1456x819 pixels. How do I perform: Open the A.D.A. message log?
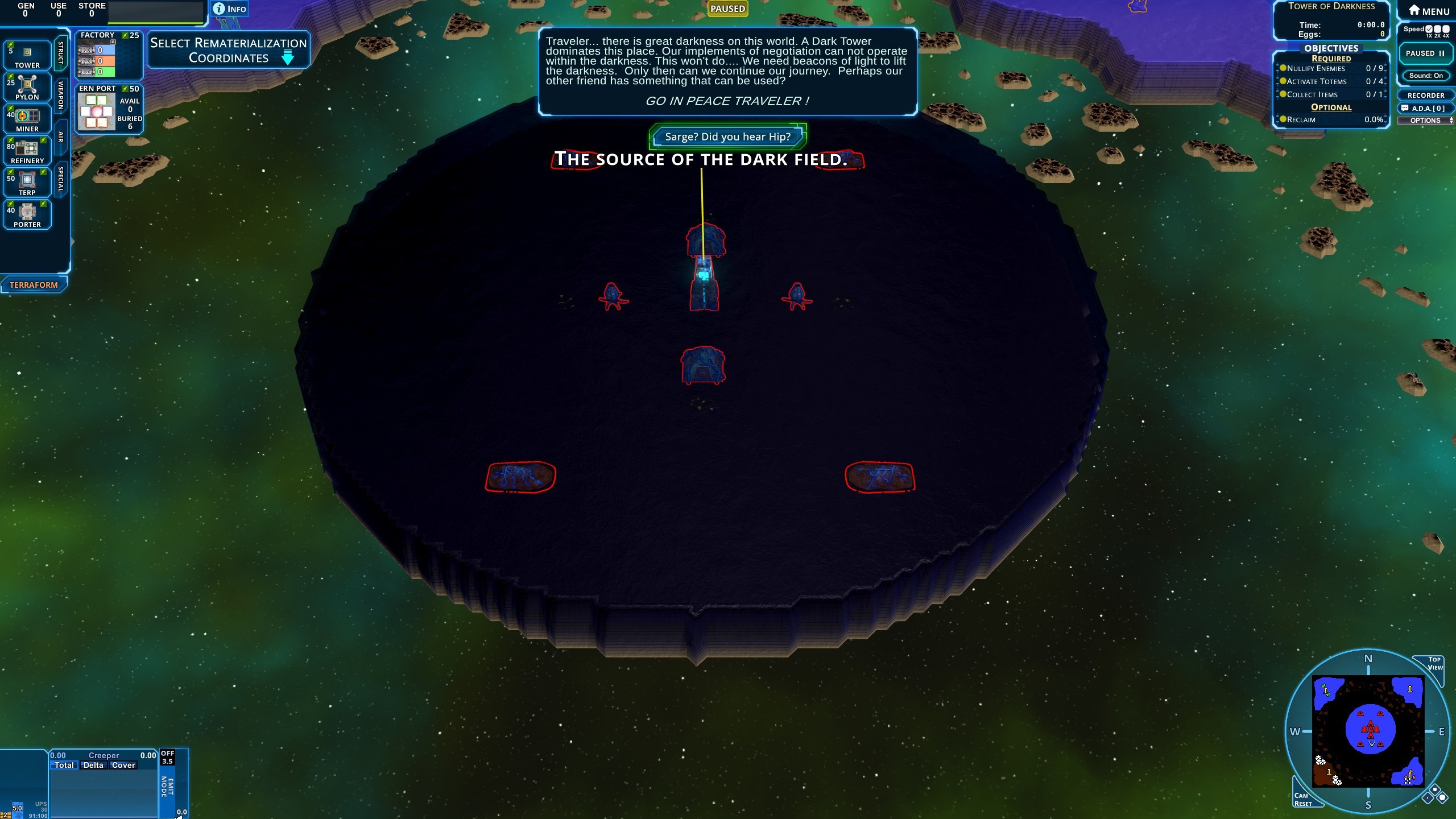tap(1425, 108)
